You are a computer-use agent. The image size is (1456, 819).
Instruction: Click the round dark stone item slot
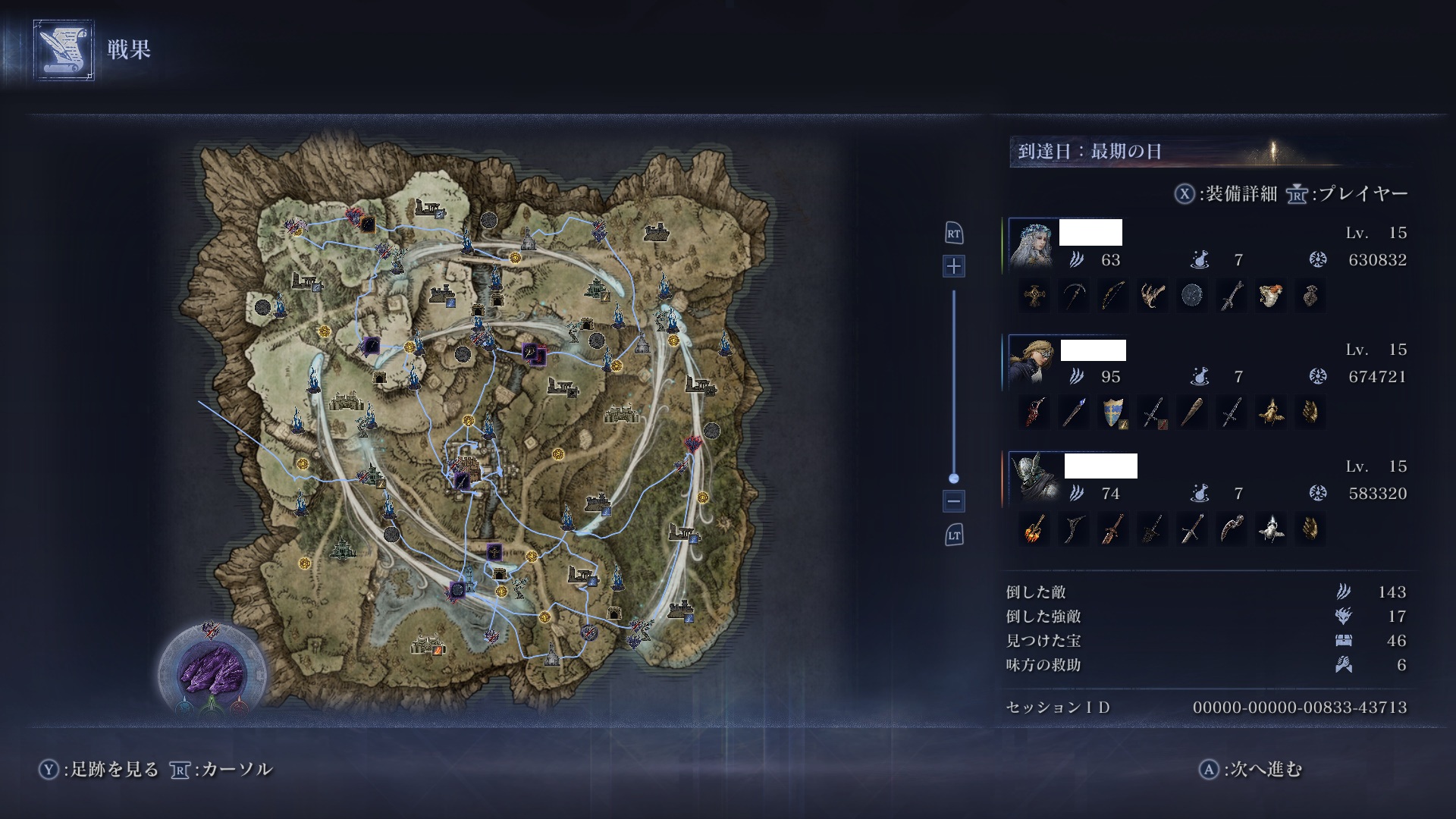pyautogui.click(x=1192, y=295)
